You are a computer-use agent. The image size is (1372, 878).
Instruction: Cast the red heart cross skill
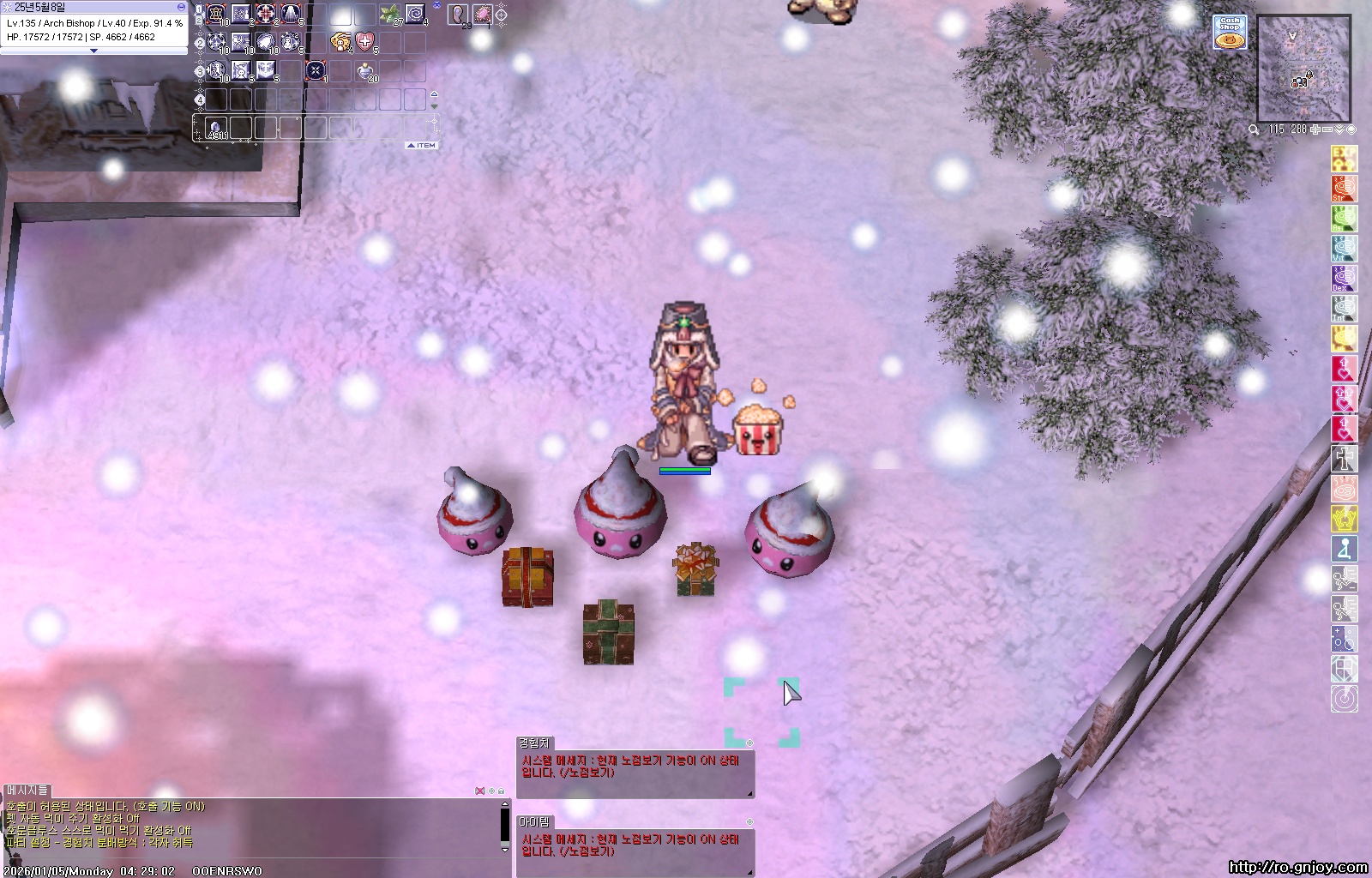(365, 41)
